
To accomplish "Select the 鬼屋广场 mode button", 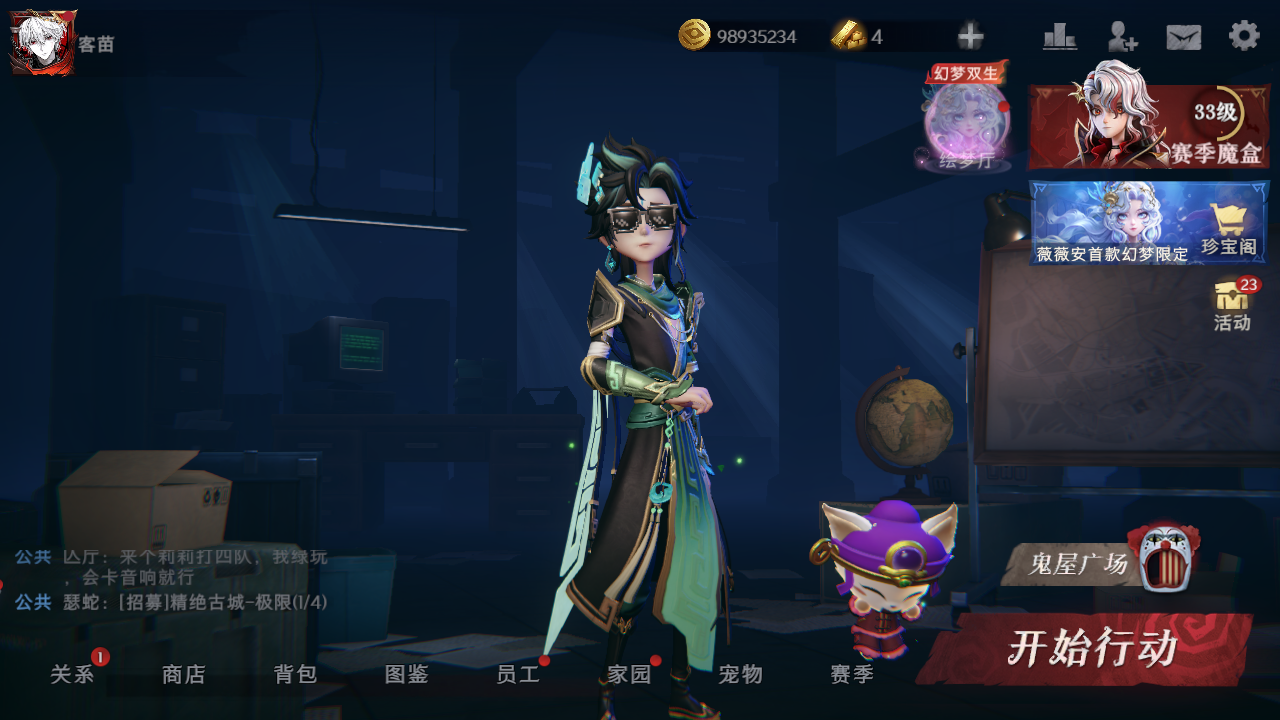I will 1098,564.
